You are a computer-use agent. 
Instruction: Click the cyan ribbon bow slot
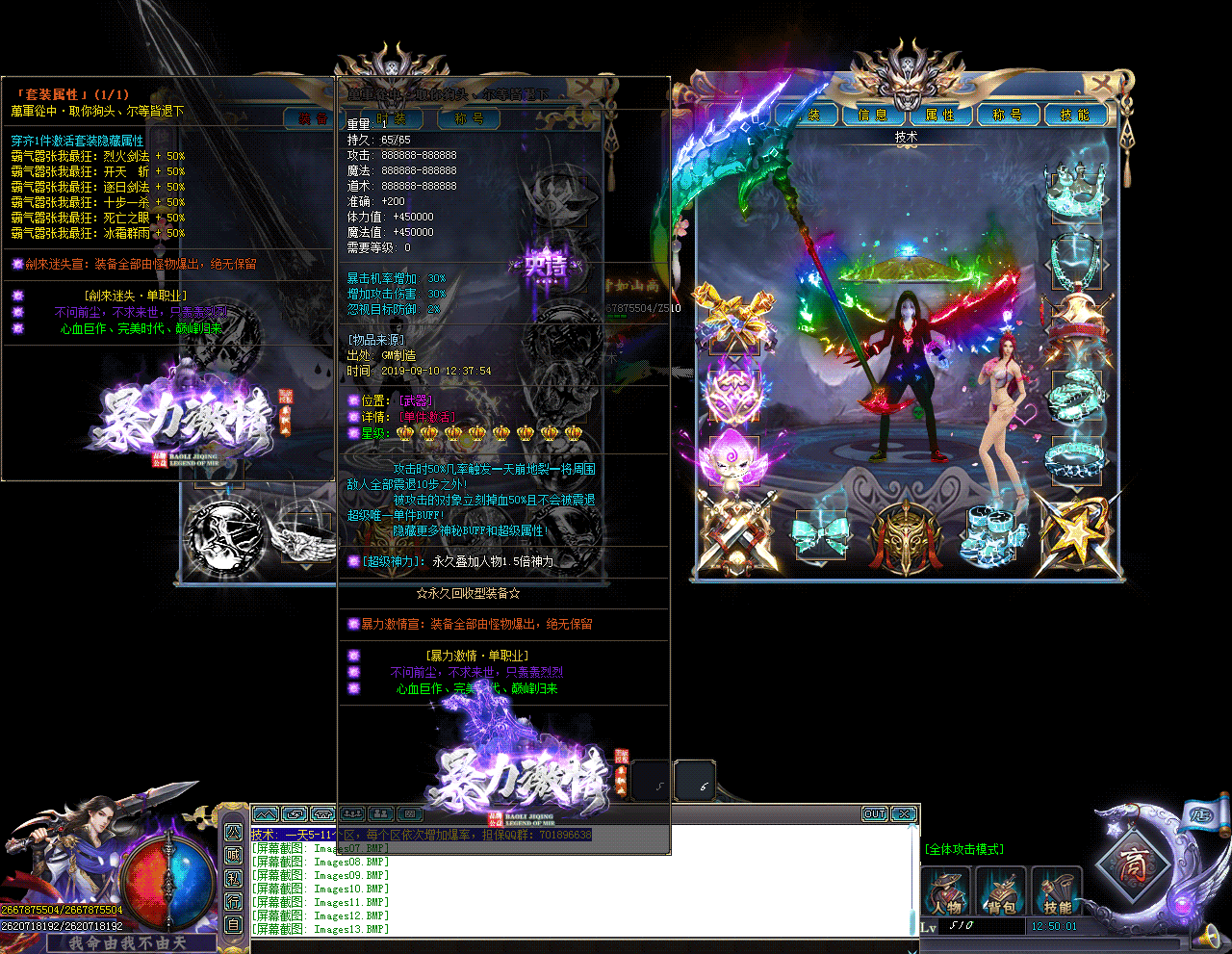[x=820, y=533]
